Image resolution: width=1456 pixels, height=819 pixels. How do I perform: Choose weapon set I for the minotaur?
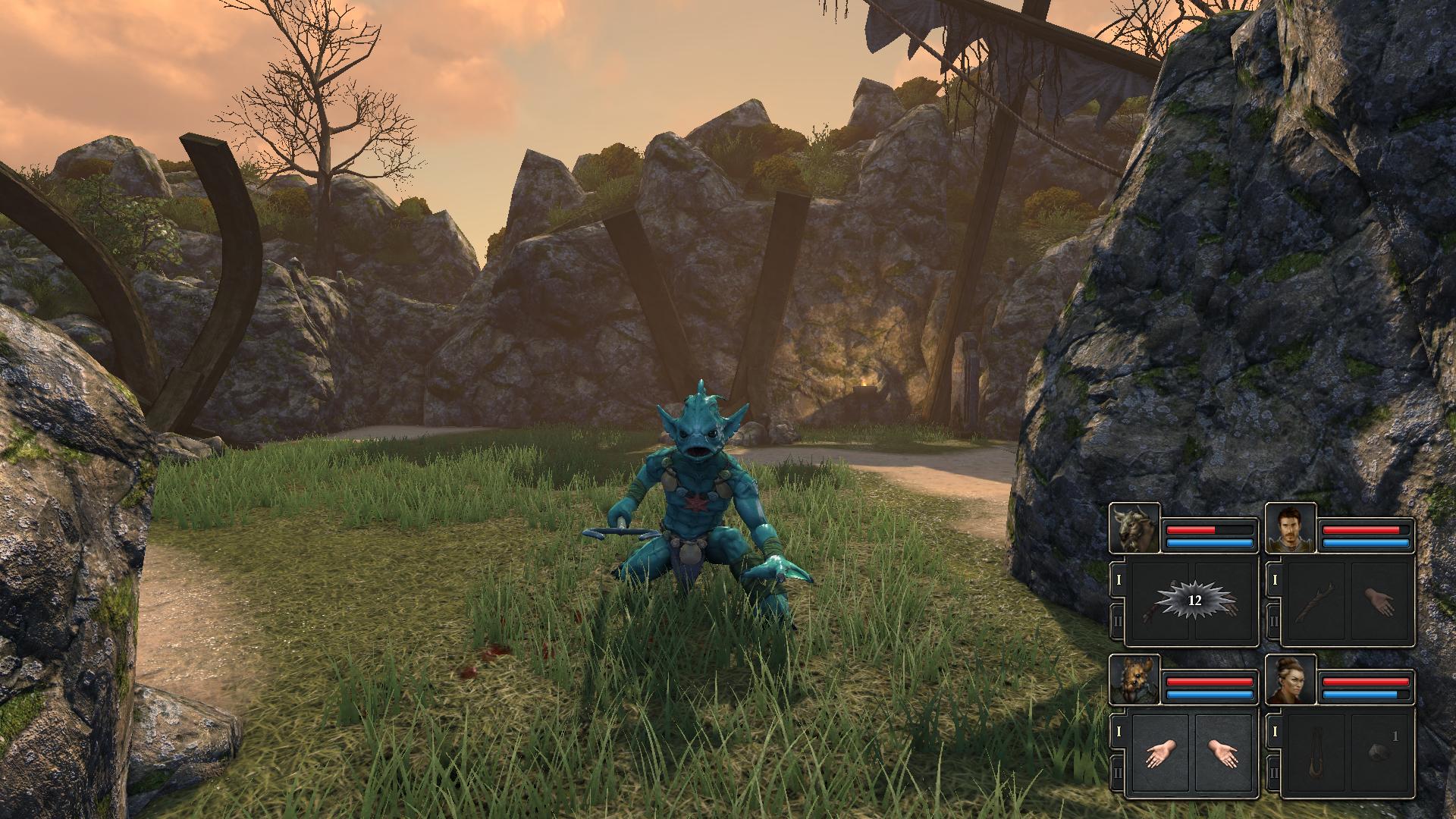click(1117, 580)
